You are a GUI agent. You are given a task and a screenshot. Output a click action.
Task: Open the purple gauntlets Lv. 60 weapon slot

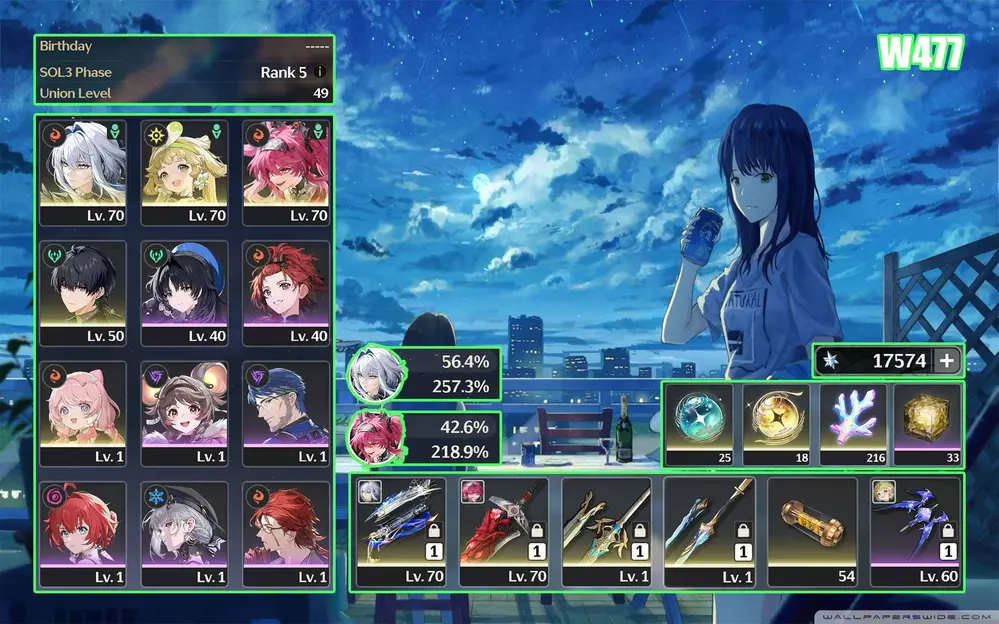point(914,531)
